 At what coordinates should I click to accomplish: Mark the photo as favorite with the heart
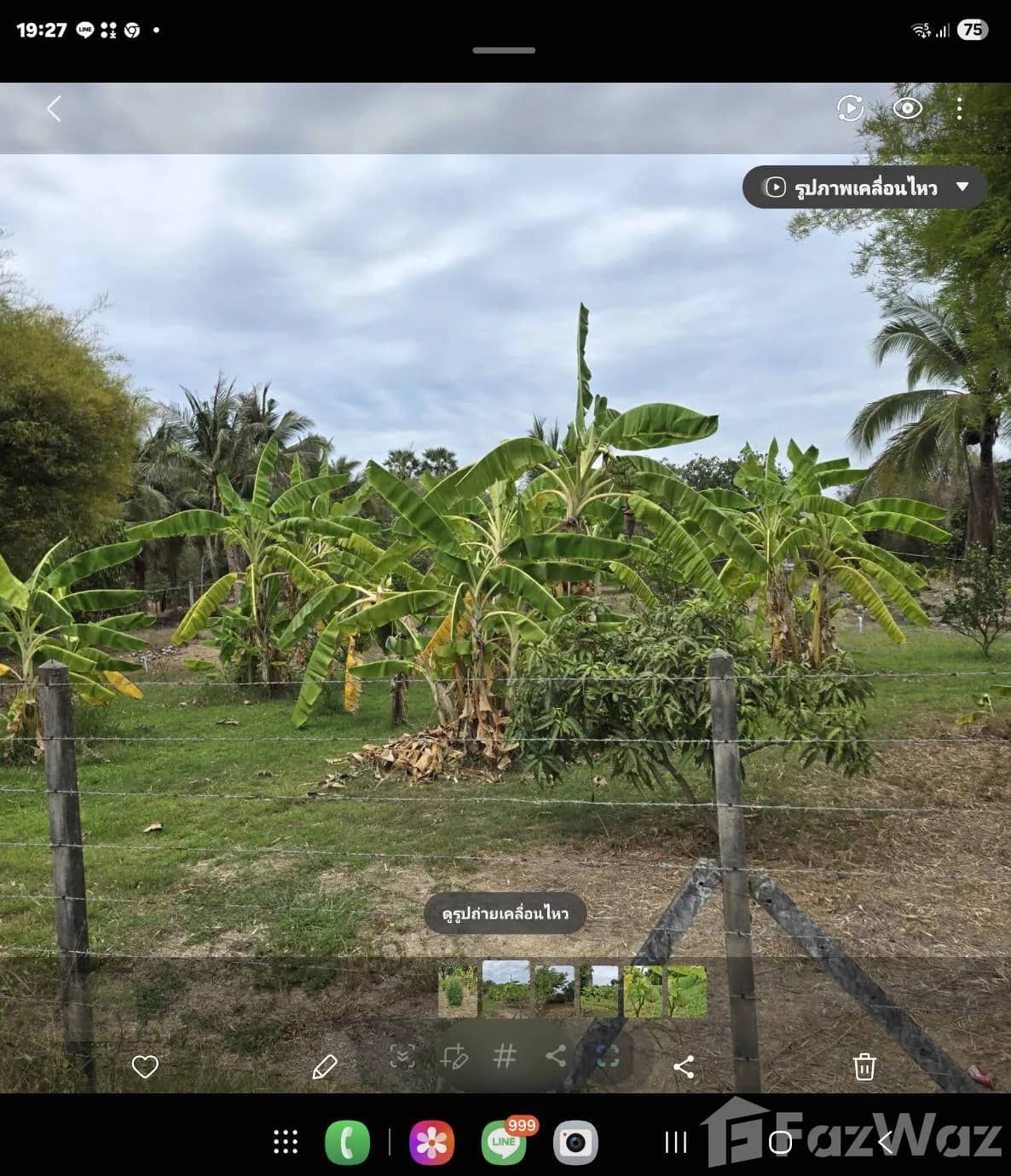coord(145,1066)
